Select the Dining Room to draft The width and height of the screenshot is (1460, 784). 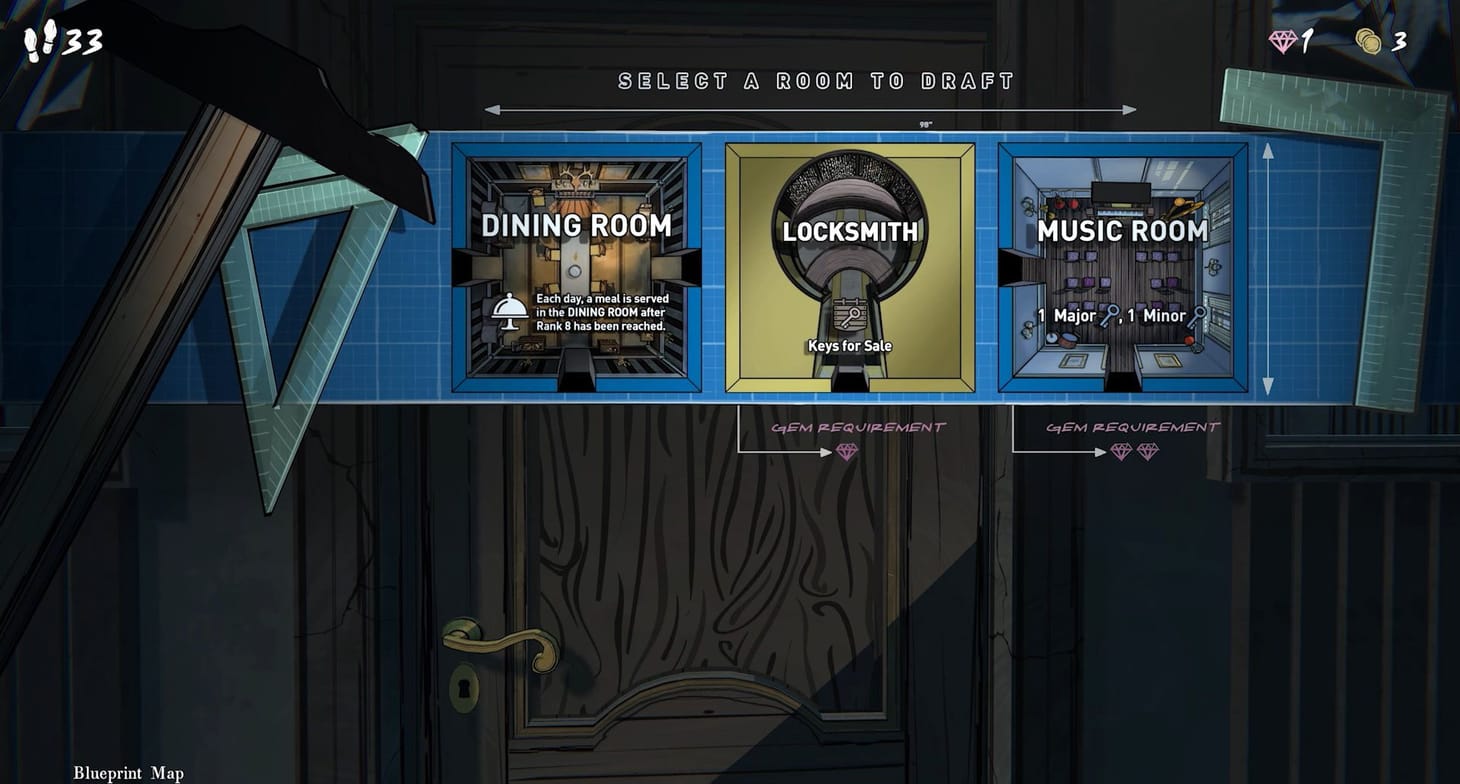point(576,266)
